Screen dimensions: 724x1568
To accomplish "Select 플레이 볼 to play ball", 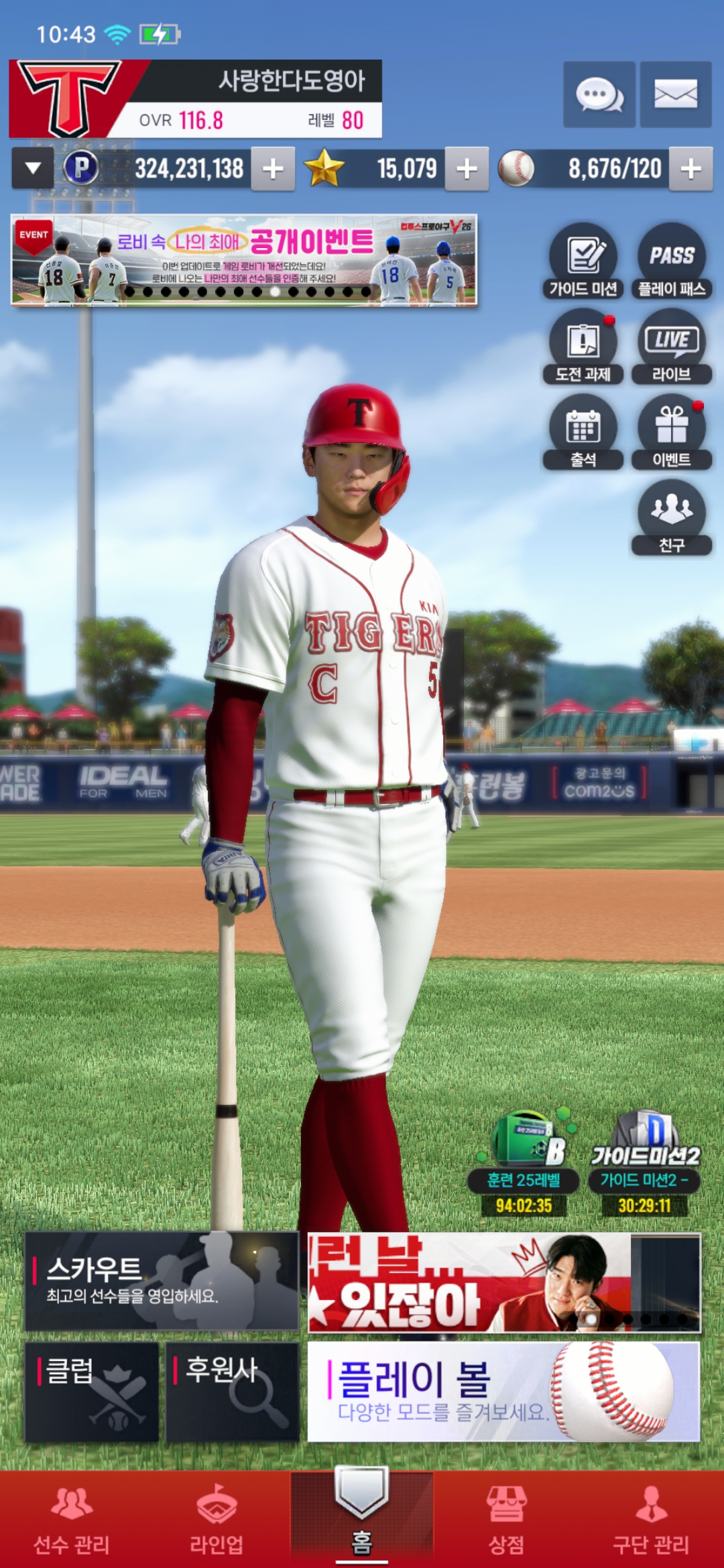I will tap(503, 1391).
